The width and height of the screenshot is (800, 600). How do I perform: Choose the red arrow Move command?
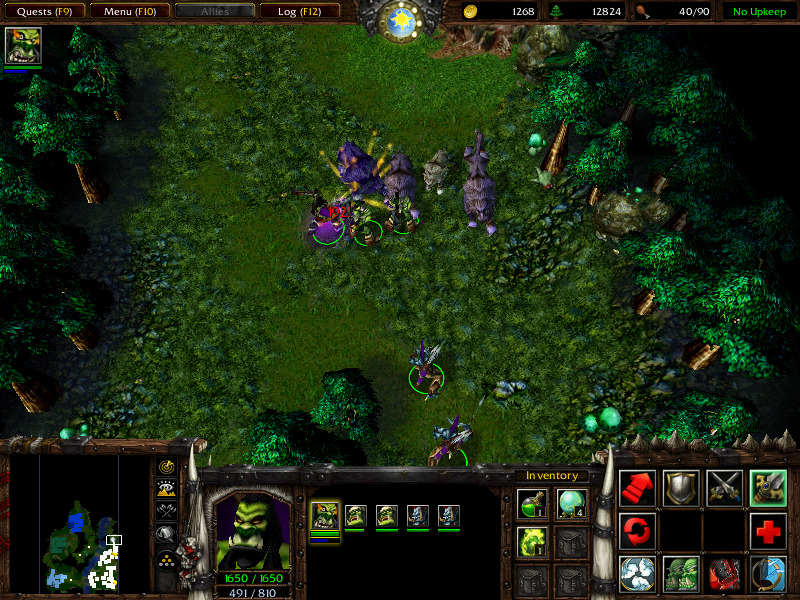point(637,488)
